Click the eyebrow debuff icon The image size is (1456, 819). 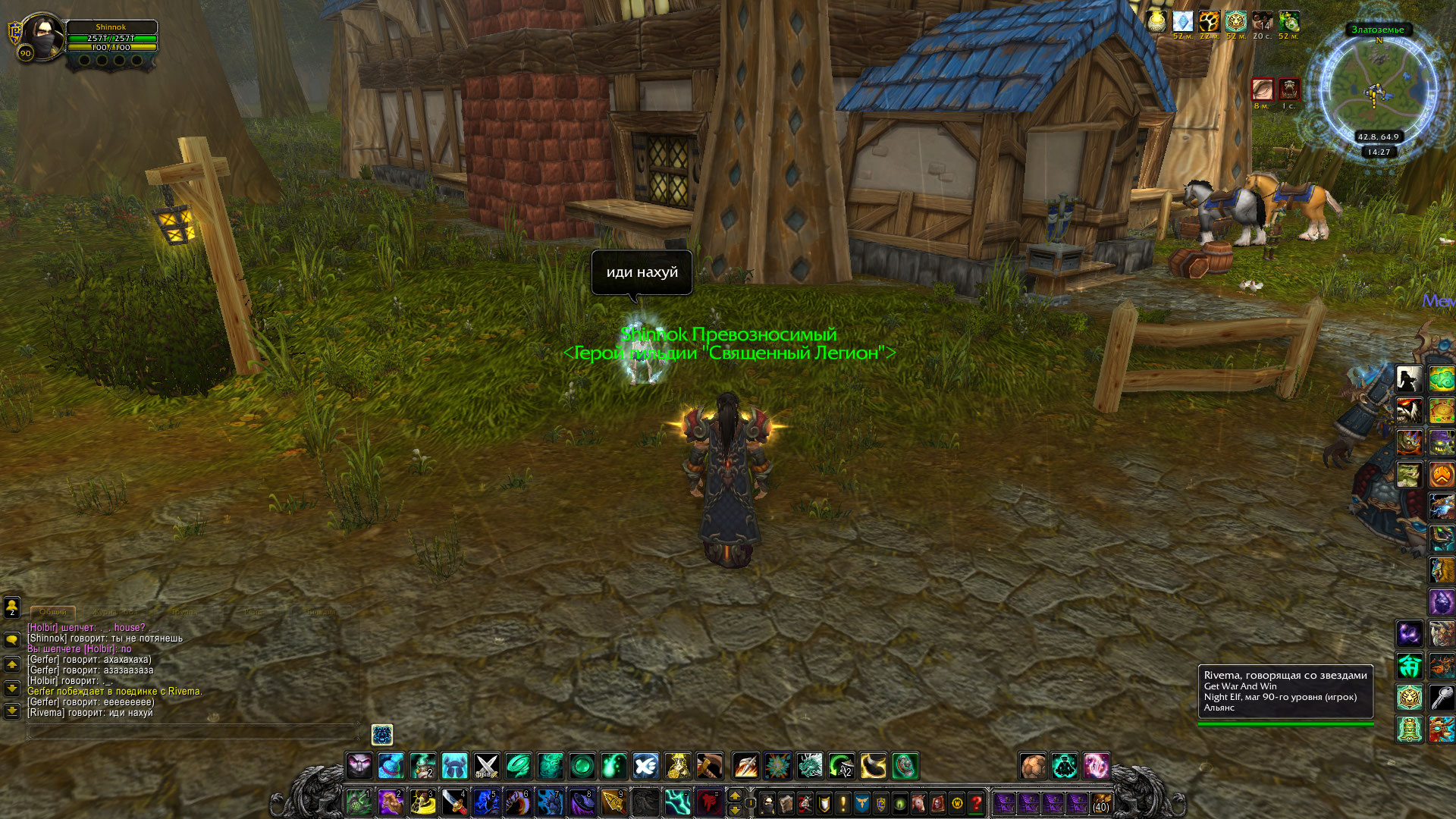[1263, 89]
